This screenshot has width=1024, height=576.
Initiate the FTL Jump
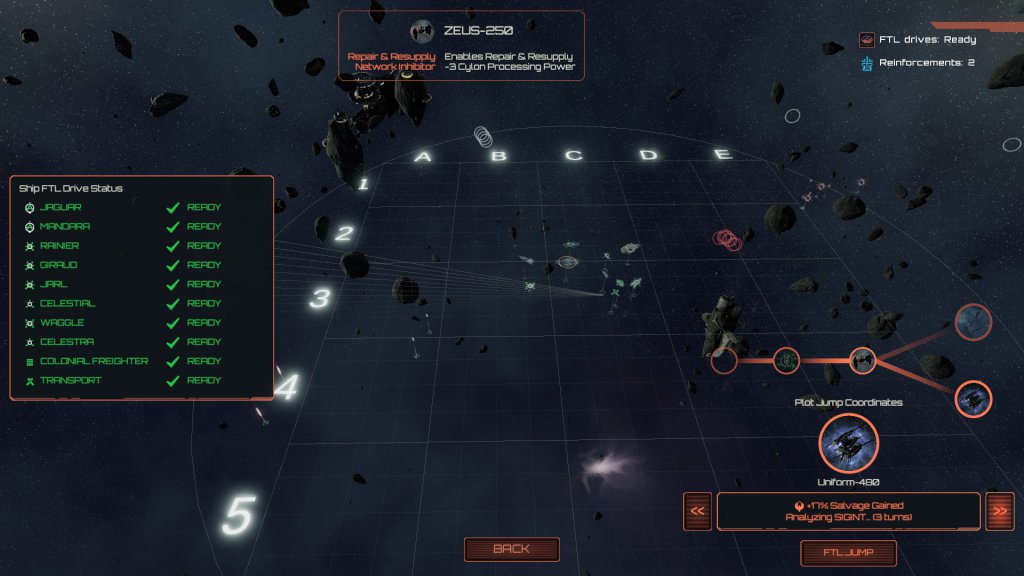(x=848, y=553)
